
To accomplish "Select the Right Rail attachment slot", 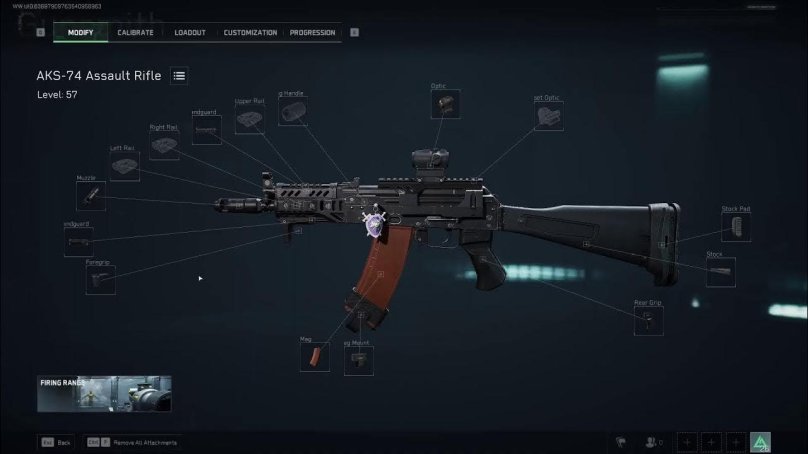I will (x=164, y=146).
